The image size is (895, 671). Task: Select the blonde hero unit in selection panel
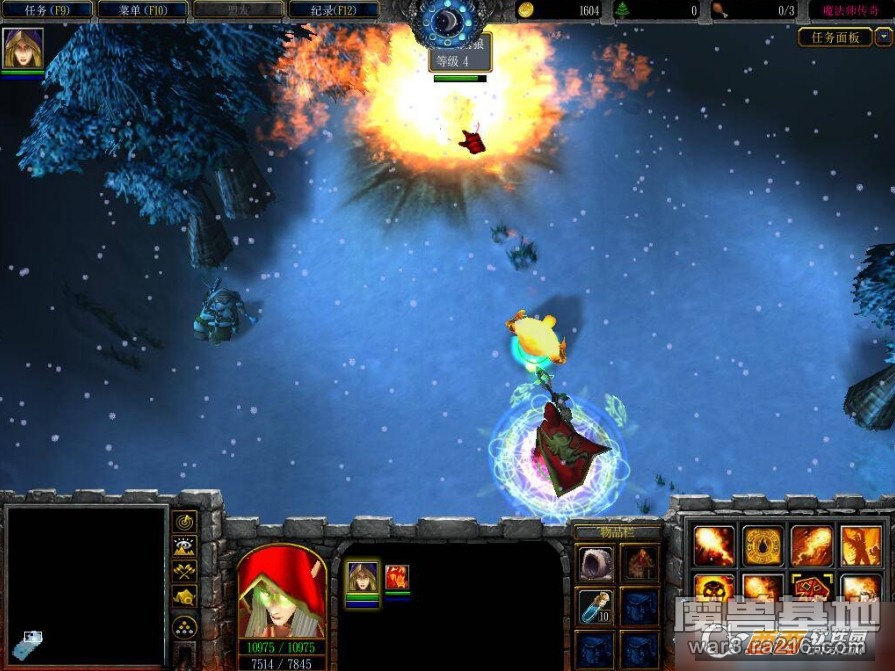coord(362,577)
